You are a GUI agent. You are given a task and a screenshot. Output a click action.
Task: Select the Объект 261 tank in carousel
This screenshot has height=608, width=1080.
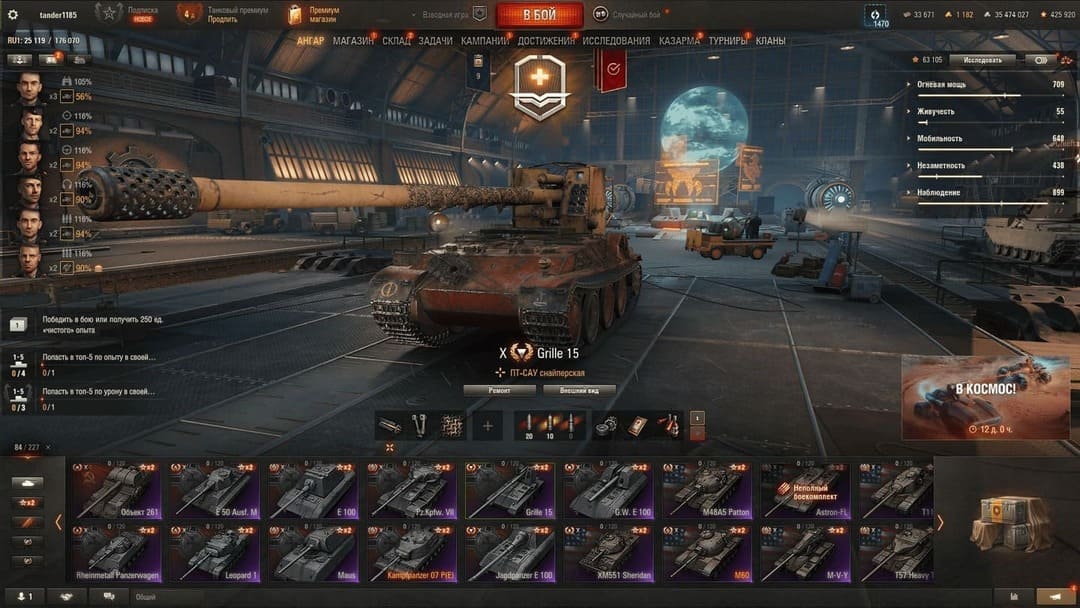click(x=115, y=490)
